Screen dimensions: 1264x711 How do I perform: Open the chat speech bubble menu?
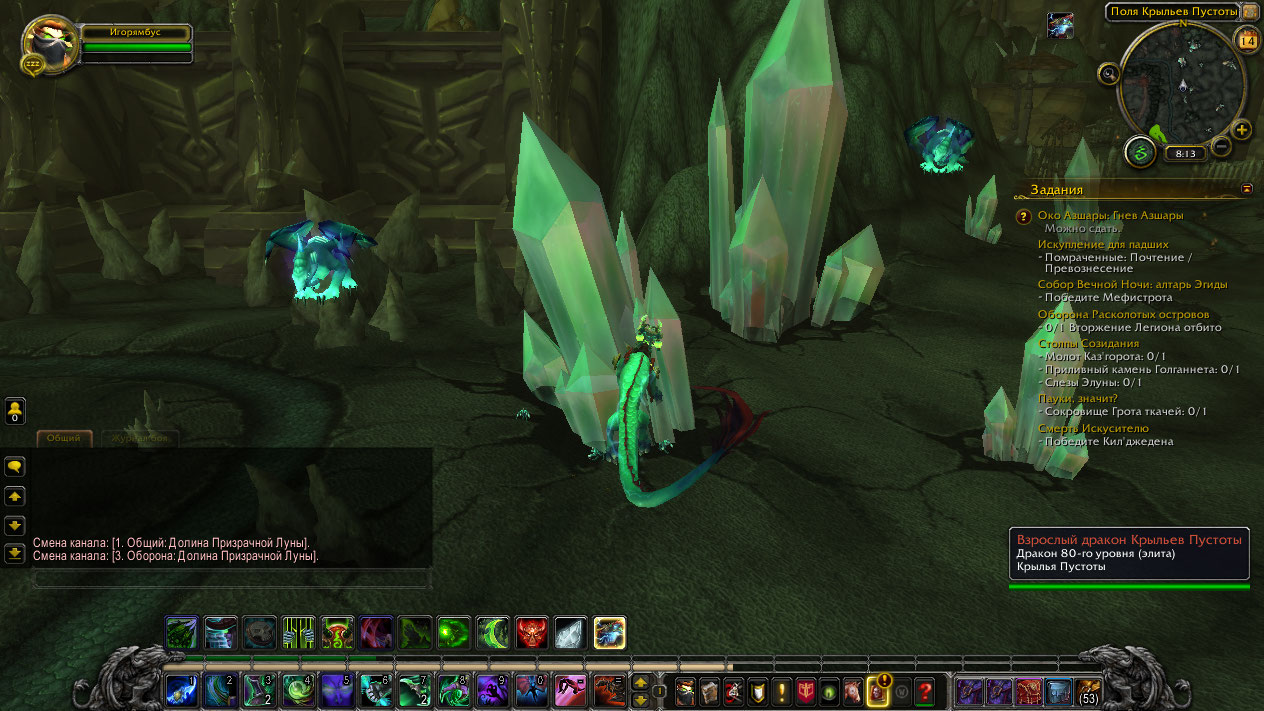[x=15, y=466]
